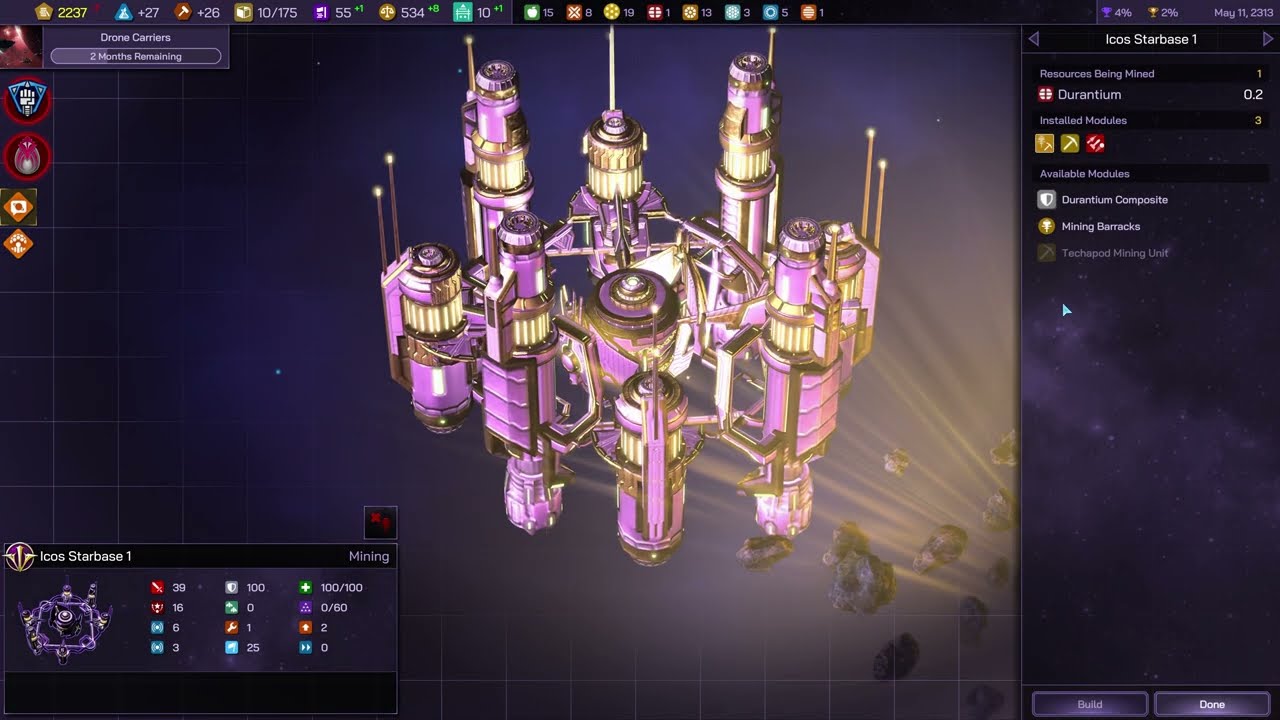
Task: Select the Durantium Composite module
Action: [x=1114, y=200]
